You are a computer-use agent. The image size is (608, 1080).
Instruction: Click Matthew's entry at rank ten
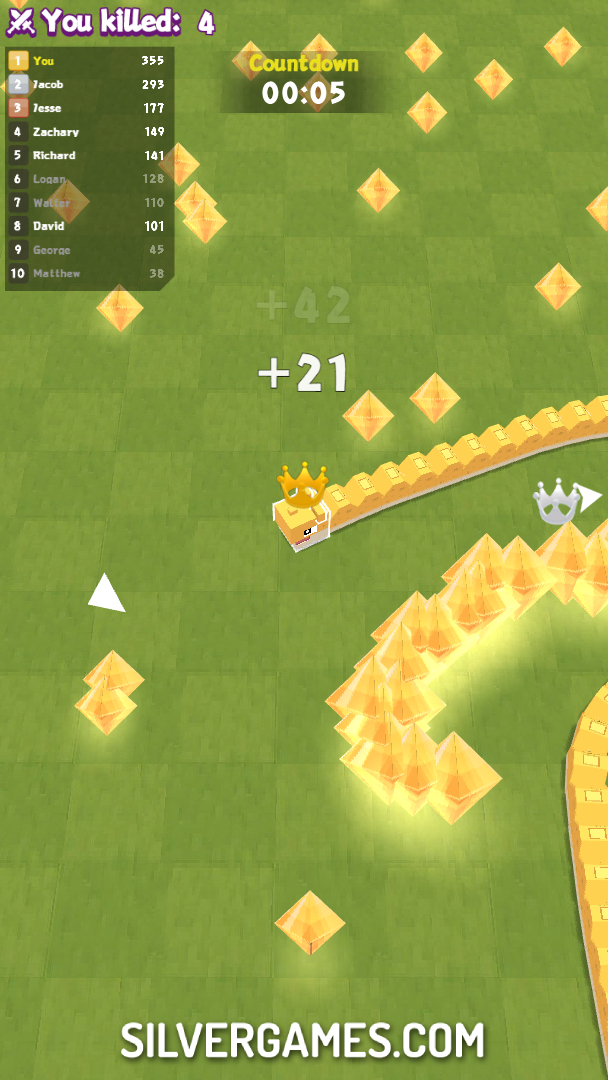(88, 273)
